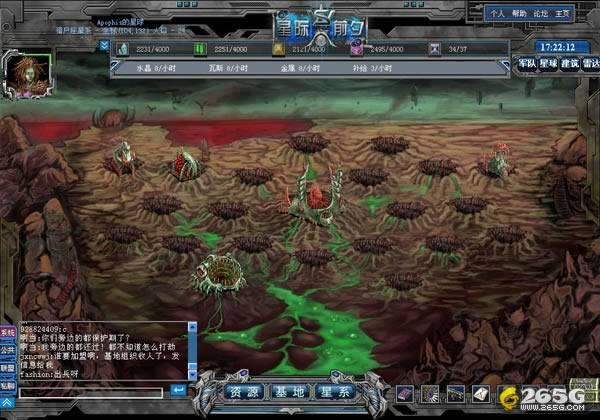This screenshot has width=600, height=420.
Task: Send the chat message with enter button
Action: click(x=178, y=390)
